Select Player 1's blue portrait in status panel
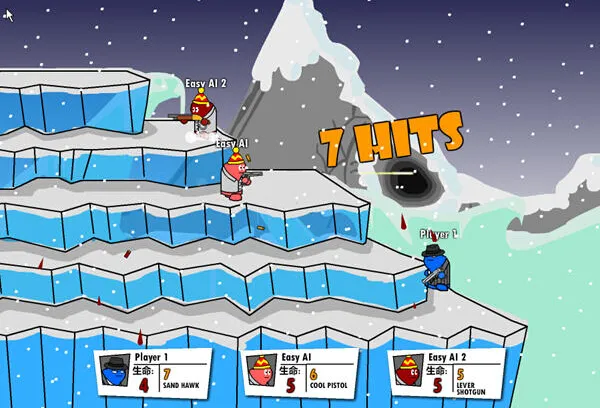Screen dimensions: 600x408 [x=112, y=370]
